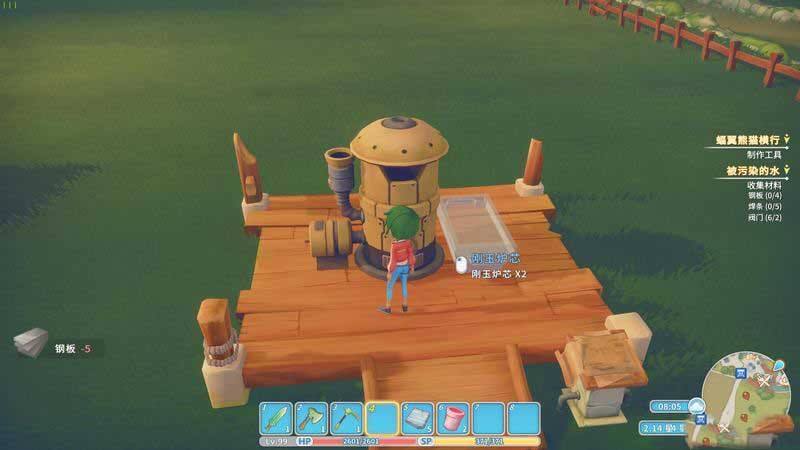Select the green sword in hotbar slot 1
The image size is (800, 450).
pyautogui.click(x=278, y=417)
